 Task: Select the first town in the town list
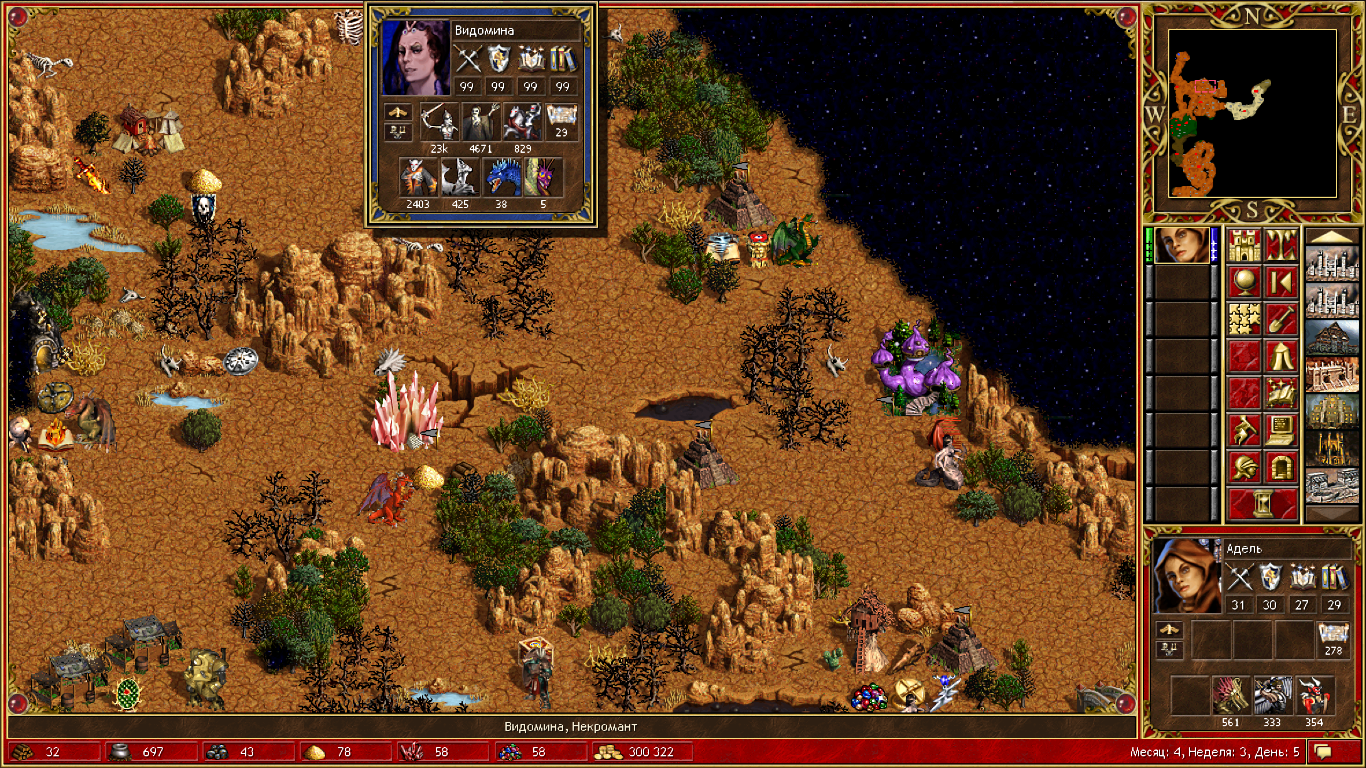(x=1332, y=264)
